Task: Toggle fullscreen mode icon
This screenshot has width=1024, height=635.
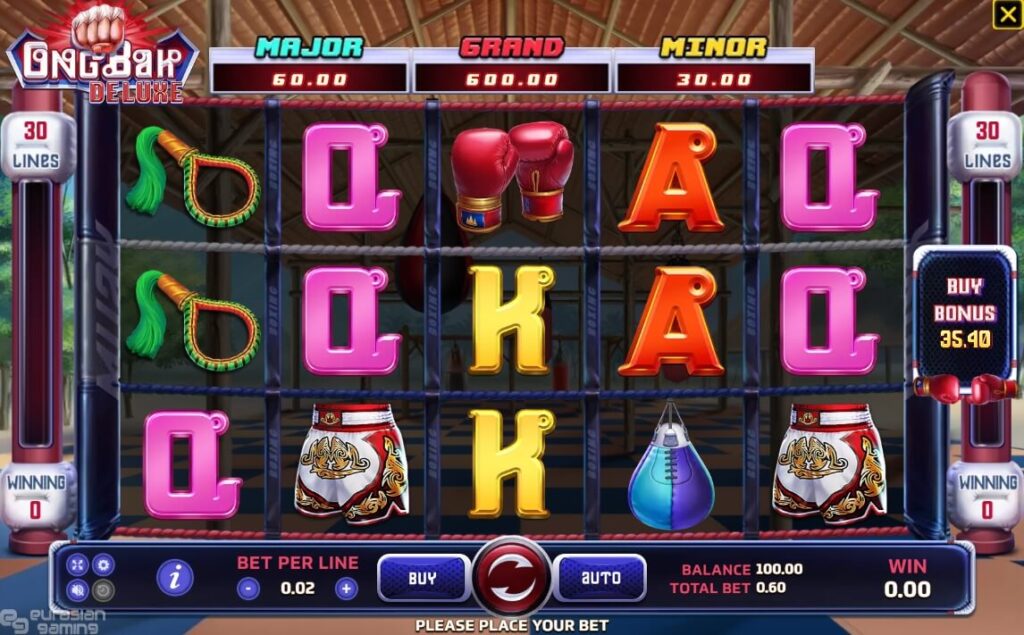Action: (78, 565)
